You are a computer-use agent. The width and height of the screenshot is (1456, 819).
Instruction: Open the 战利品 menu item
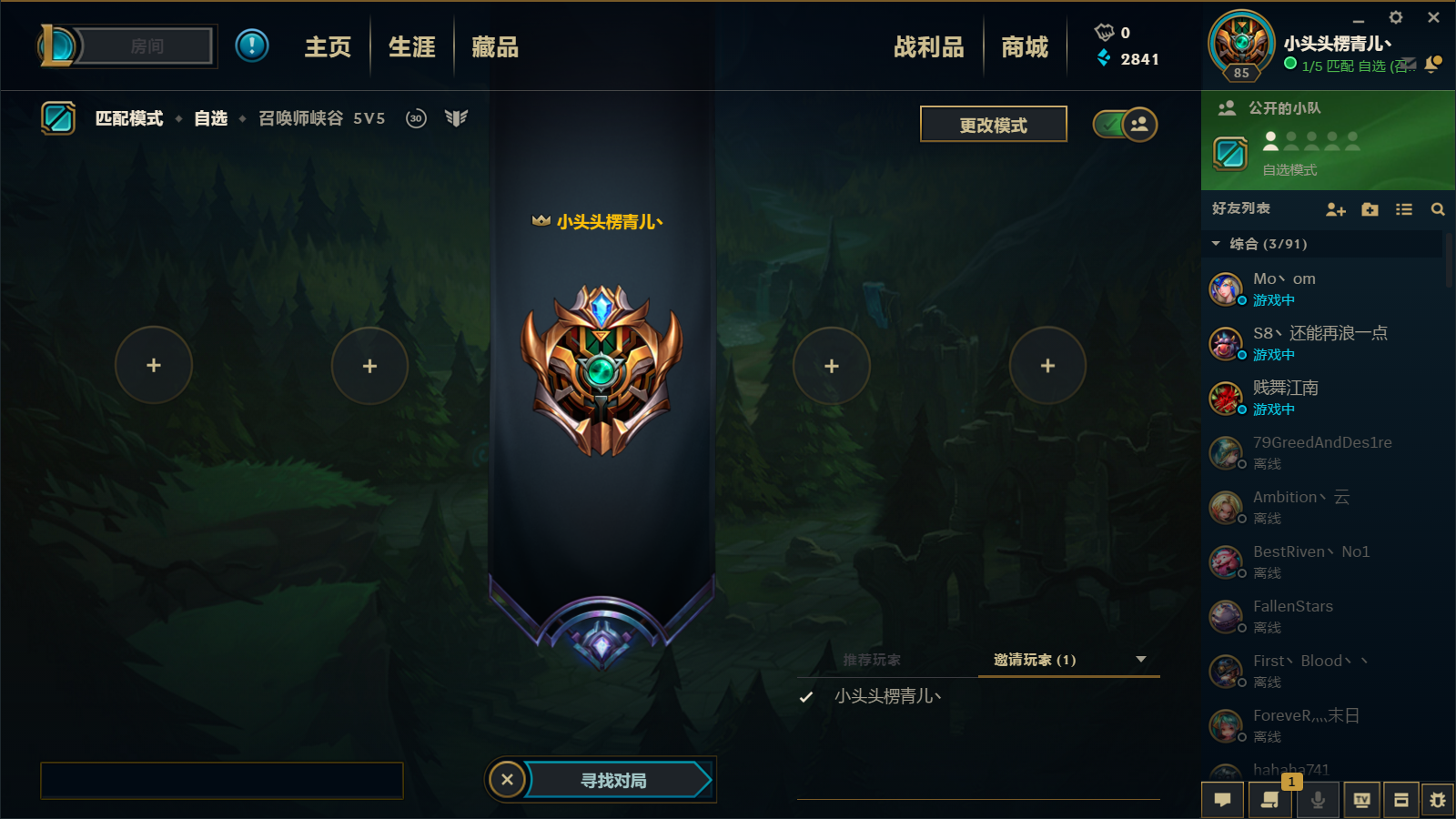[x=928, y=46]
